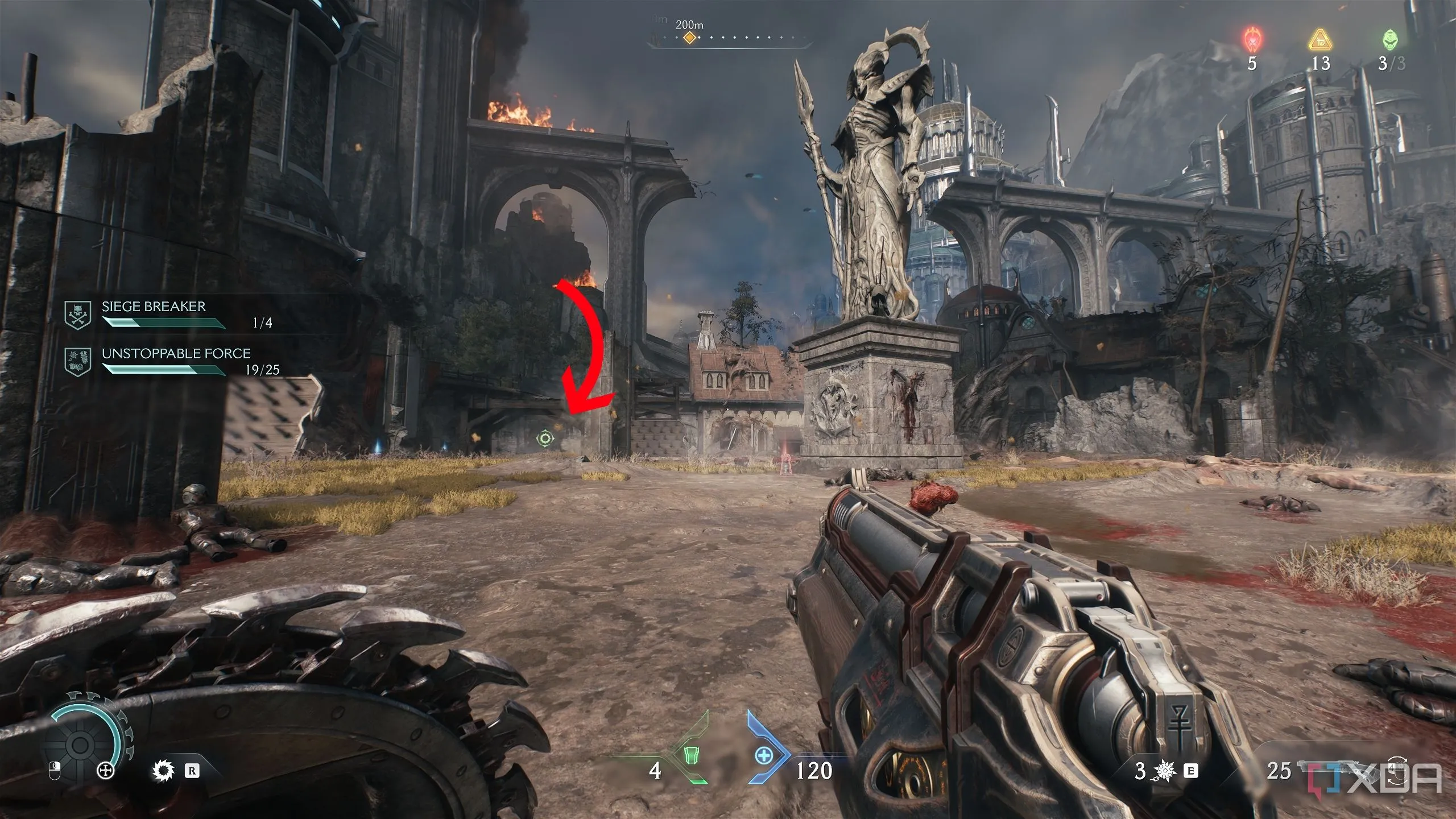
Task: Select the cross-shaped shield icon
Action: tap(106, 771)
